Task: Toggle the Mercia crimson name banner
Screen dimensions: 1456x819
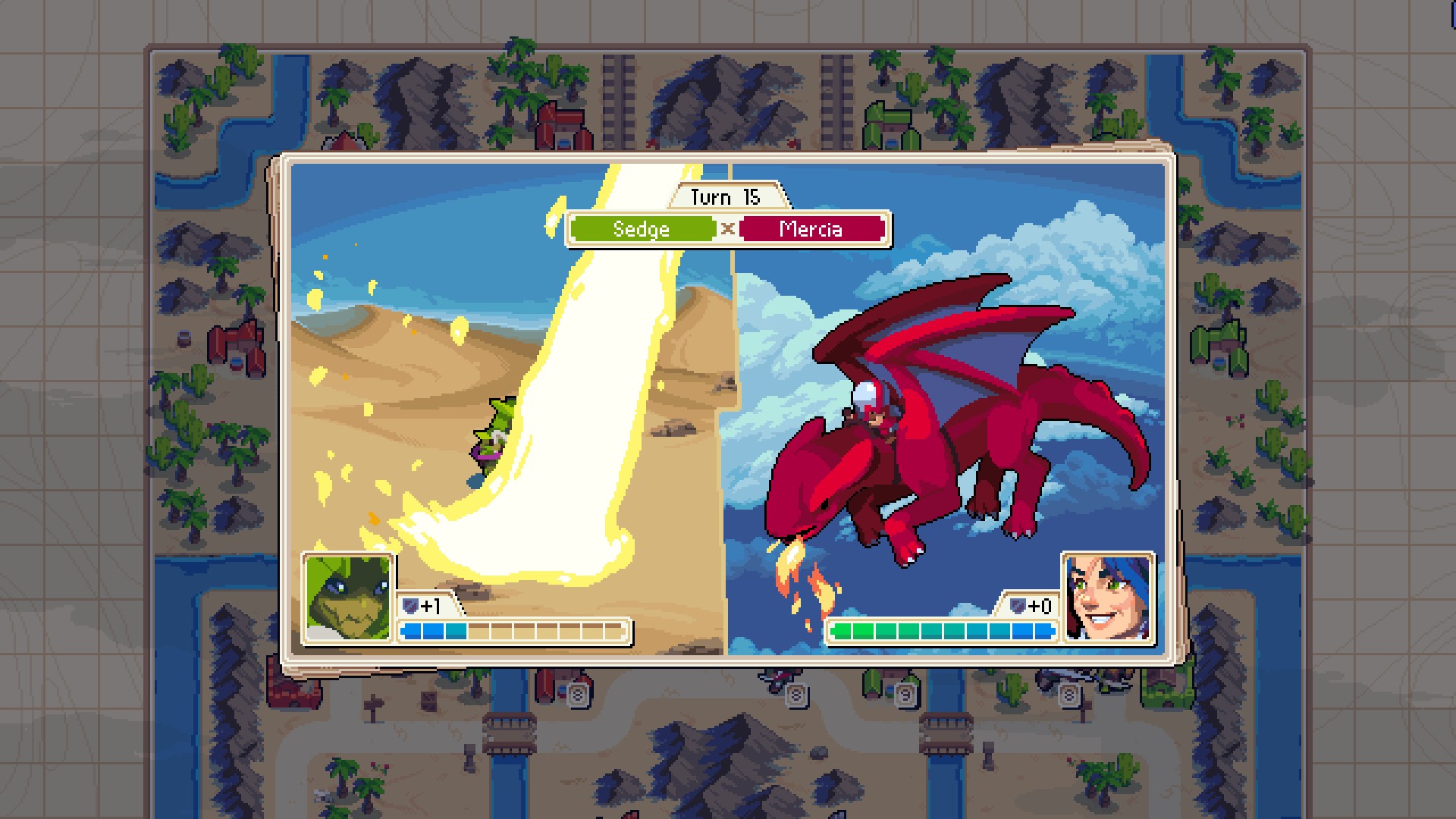Action: pos(811,229)
